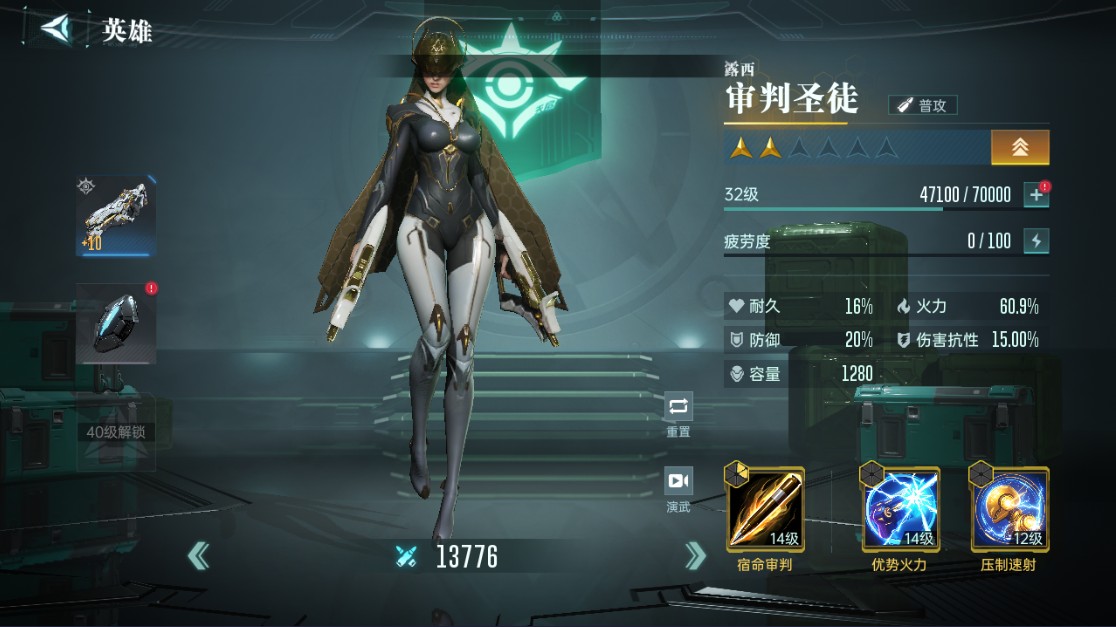This screenshot has width=1116, height=627.
Task: Tap the locked 40级解锁 slot
Action: tap(116, 433)
